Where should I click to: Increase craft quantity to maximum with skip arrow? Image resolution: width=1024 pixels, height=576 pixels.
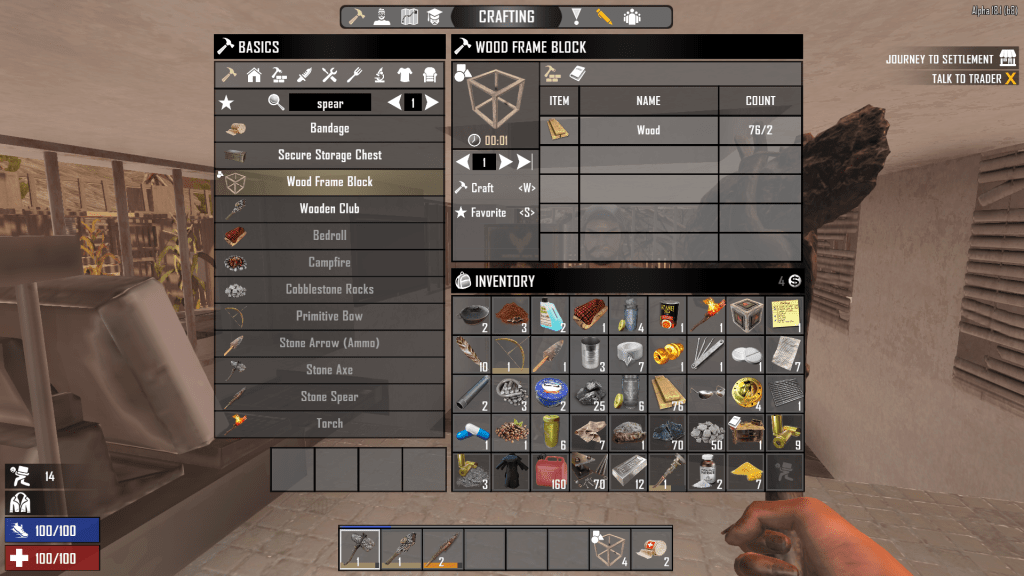click(525, 162)
